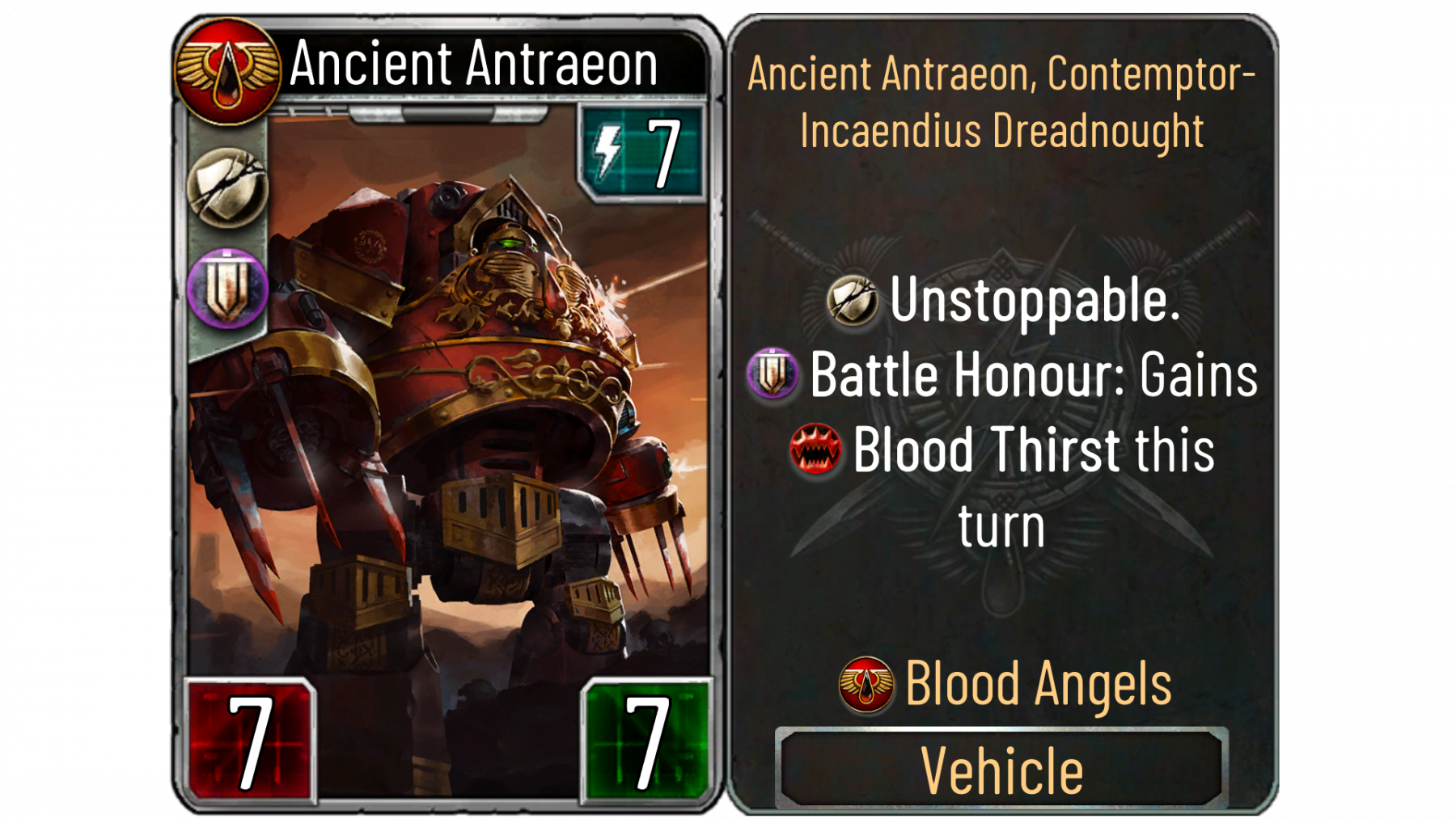The width and height of the screenshot is (1456, 819).
Task: Click the Battle Honour shield icon on card
Action: (x=227, y=288)
